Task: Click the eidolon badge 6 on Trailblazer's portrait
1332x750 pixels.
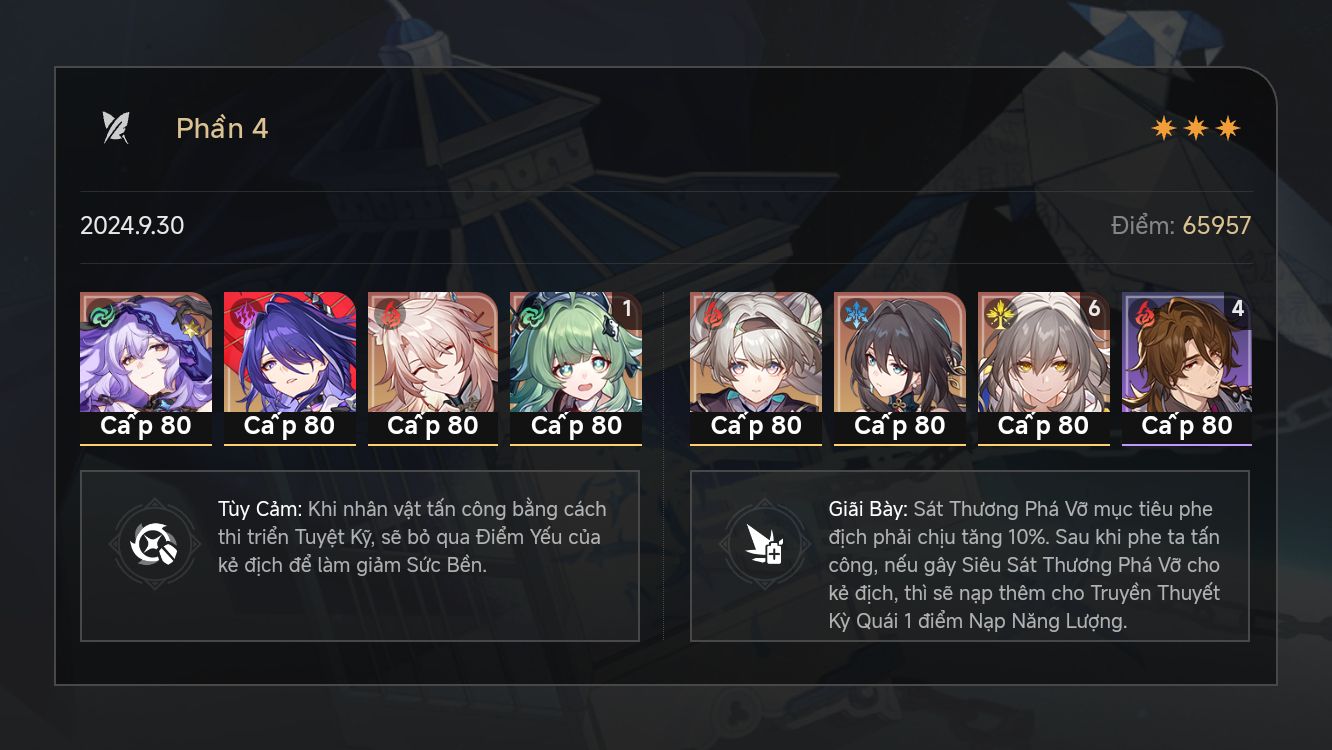Action: point(1097,310)
